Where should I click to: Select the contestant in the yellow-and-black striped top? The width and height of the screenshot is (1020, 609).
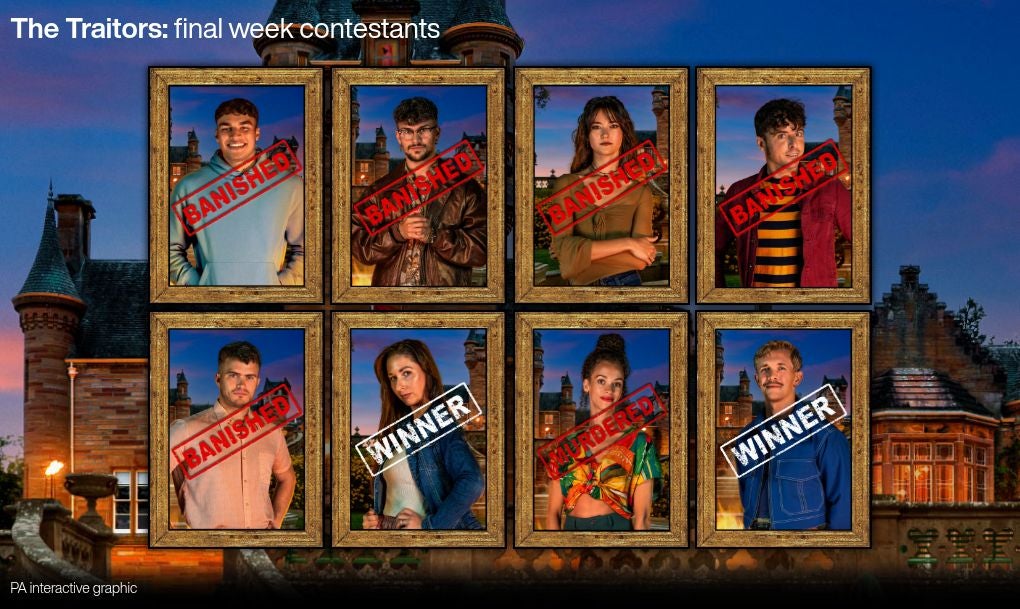pyautogui.click(x=783, y=186)
